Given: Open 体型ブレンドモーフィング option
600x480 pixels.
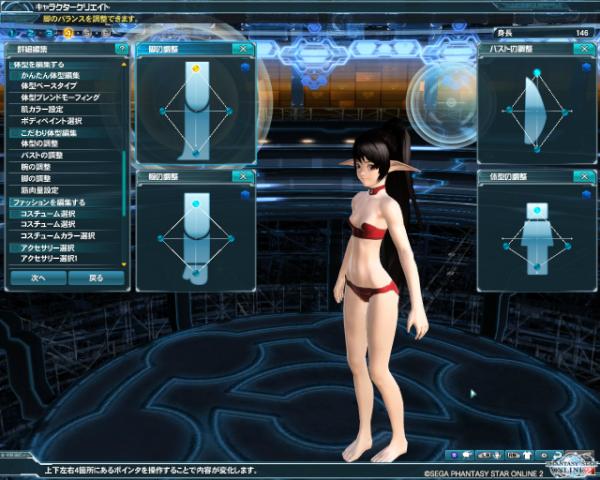Looking at the screenshot, I should pyautogui.click(x=58, y=98).
